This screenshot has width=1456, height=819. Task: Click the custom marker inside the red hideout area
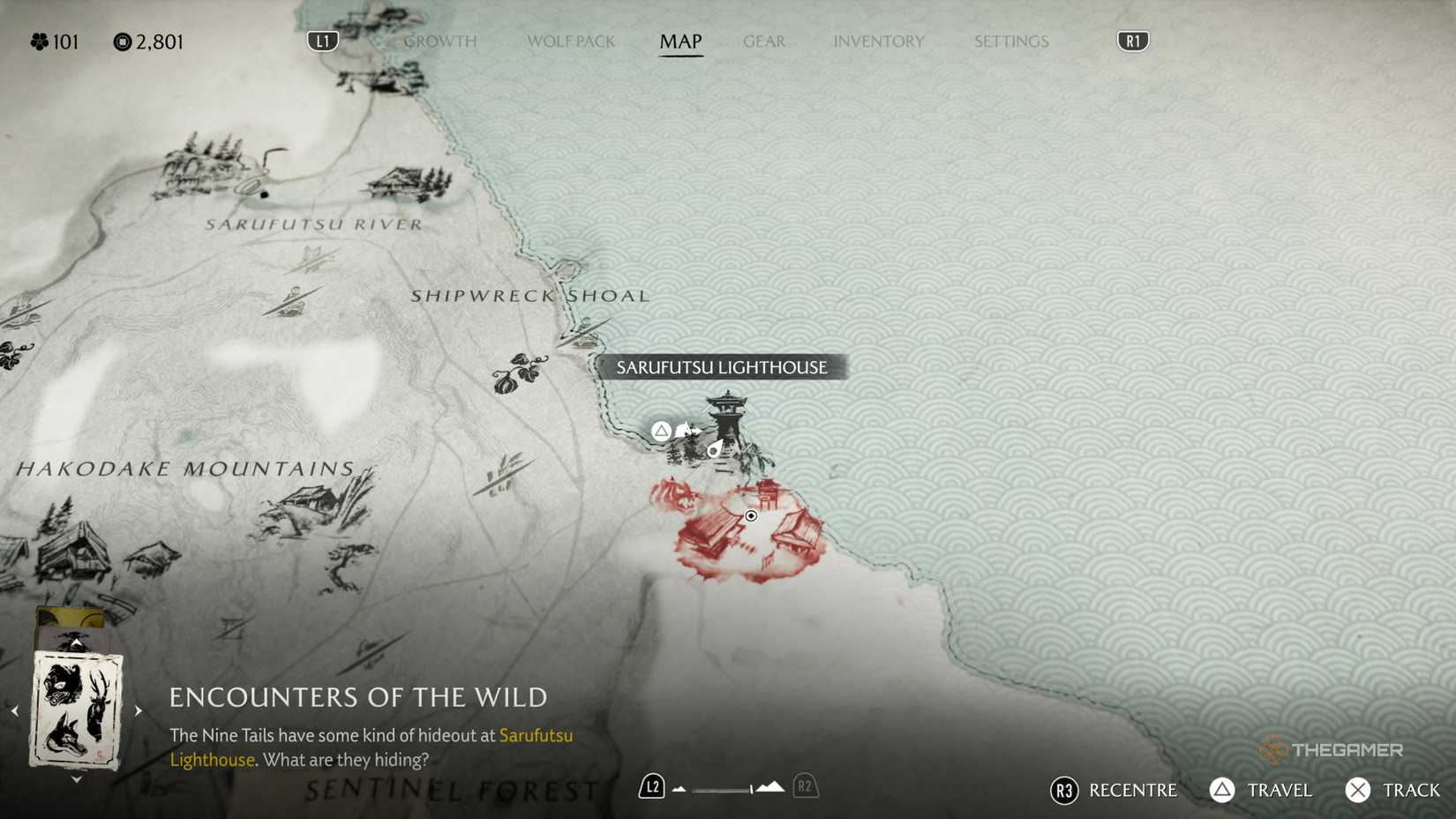751,515
